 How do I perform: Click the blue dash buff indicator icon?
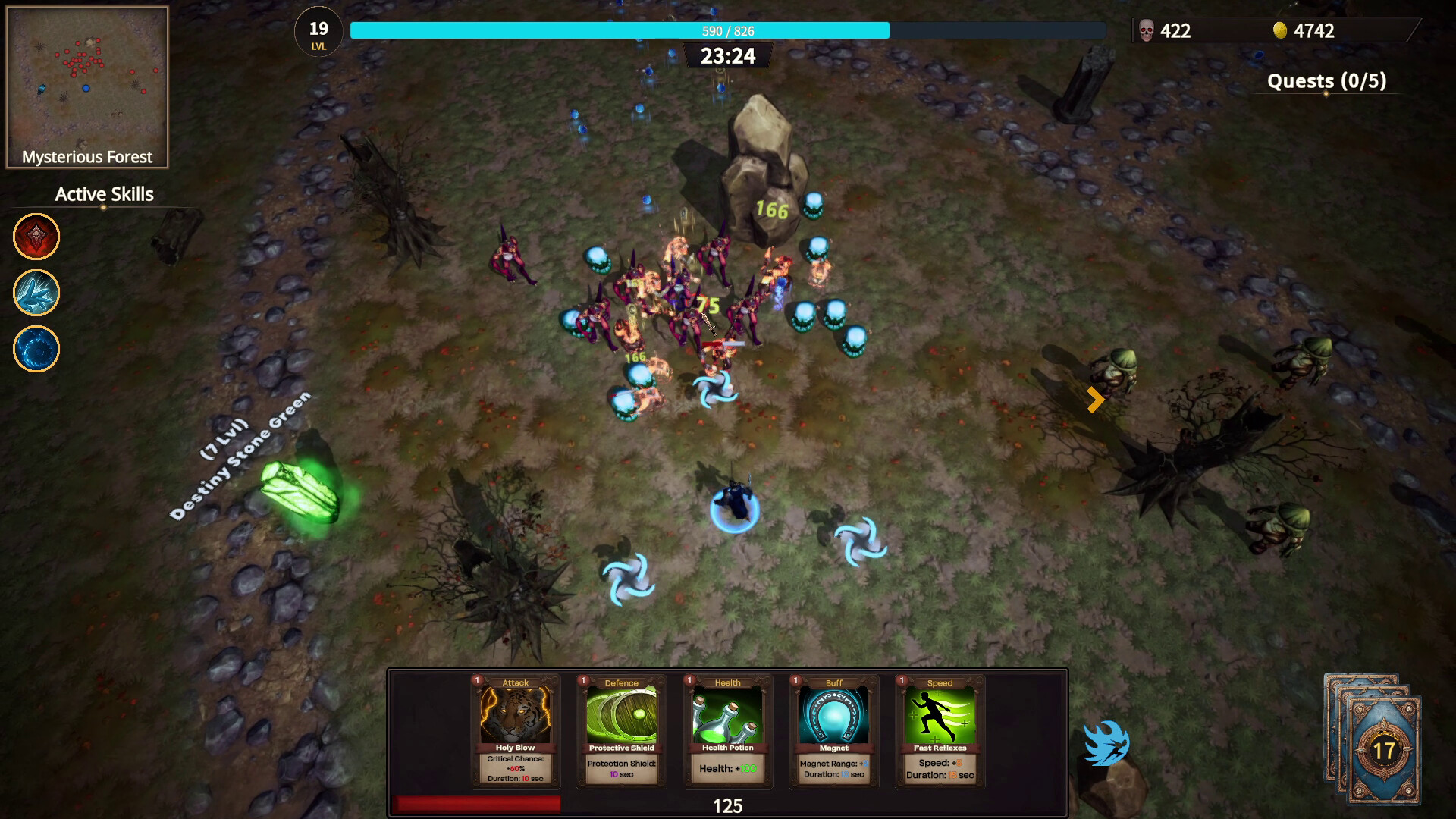coord(1107,745)
